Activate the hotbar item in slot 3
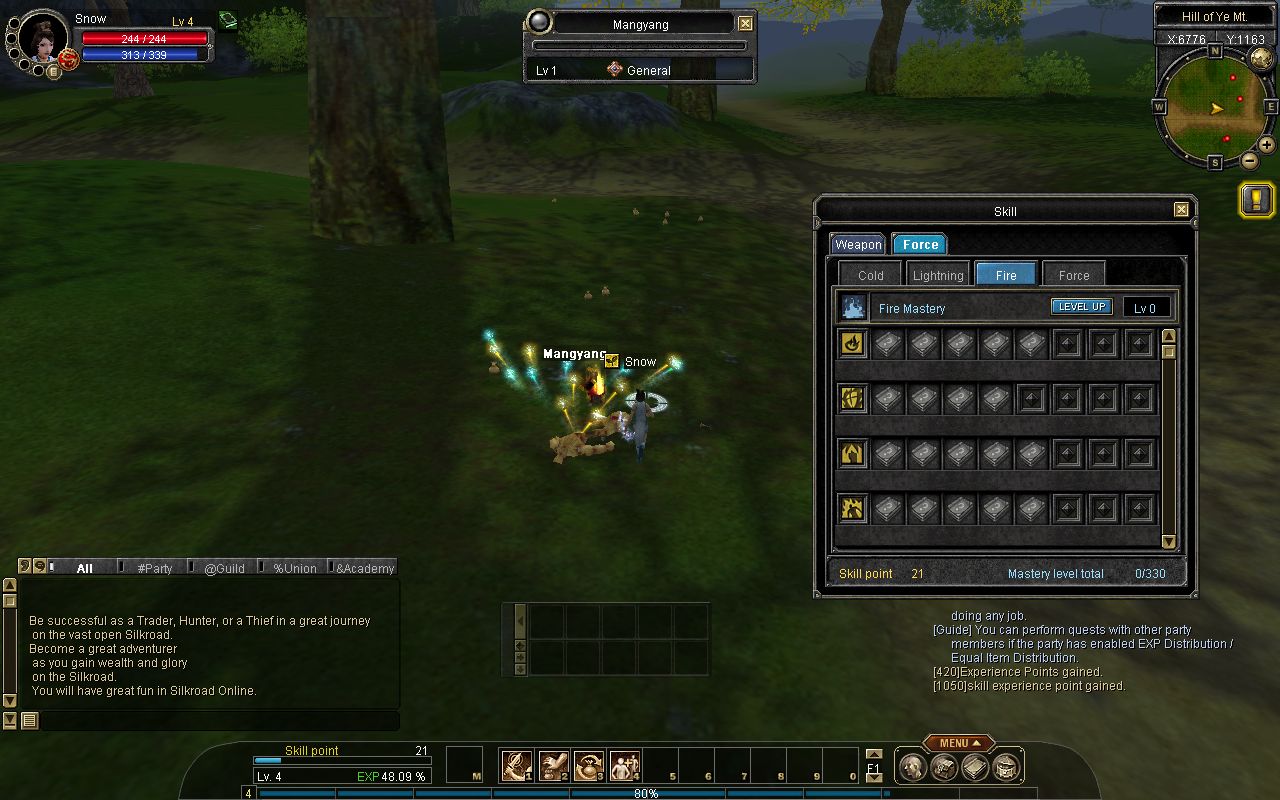 pos(588,766)
